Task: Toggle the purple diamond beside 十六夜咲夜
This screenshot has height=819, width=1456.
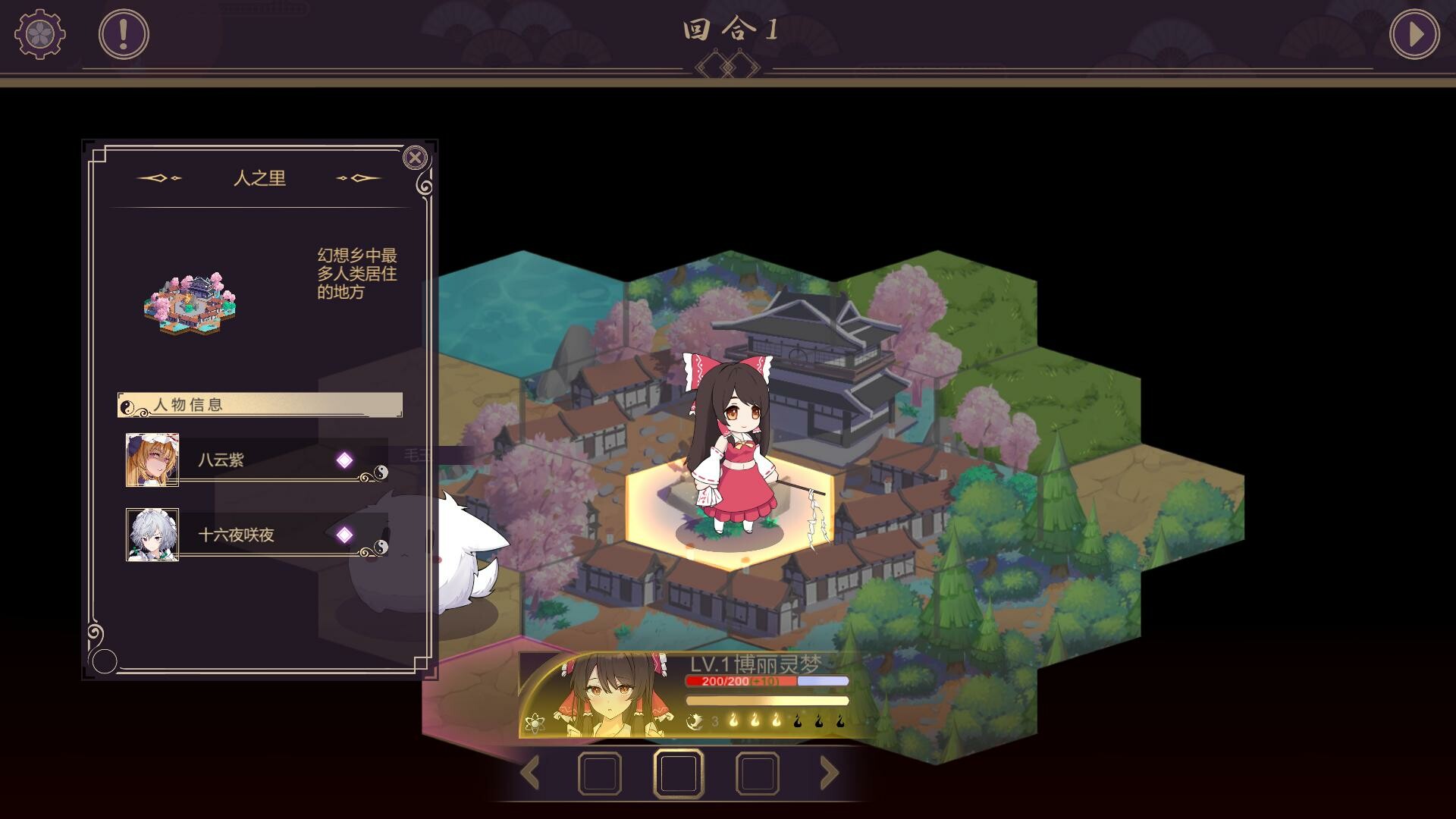Action: (345, 534)
